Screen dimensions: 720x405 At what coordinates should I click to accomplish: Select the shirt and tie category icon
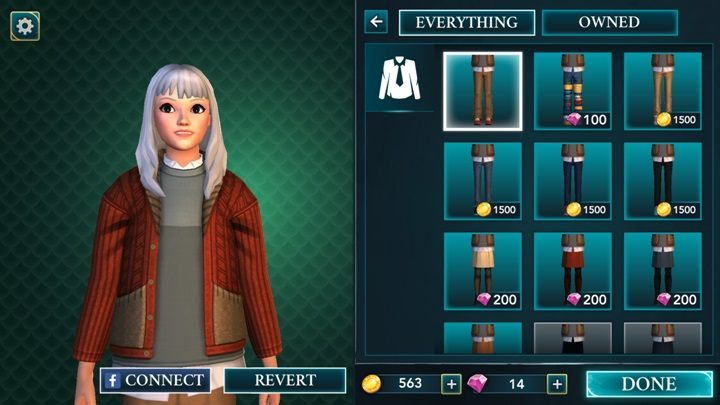400,78
